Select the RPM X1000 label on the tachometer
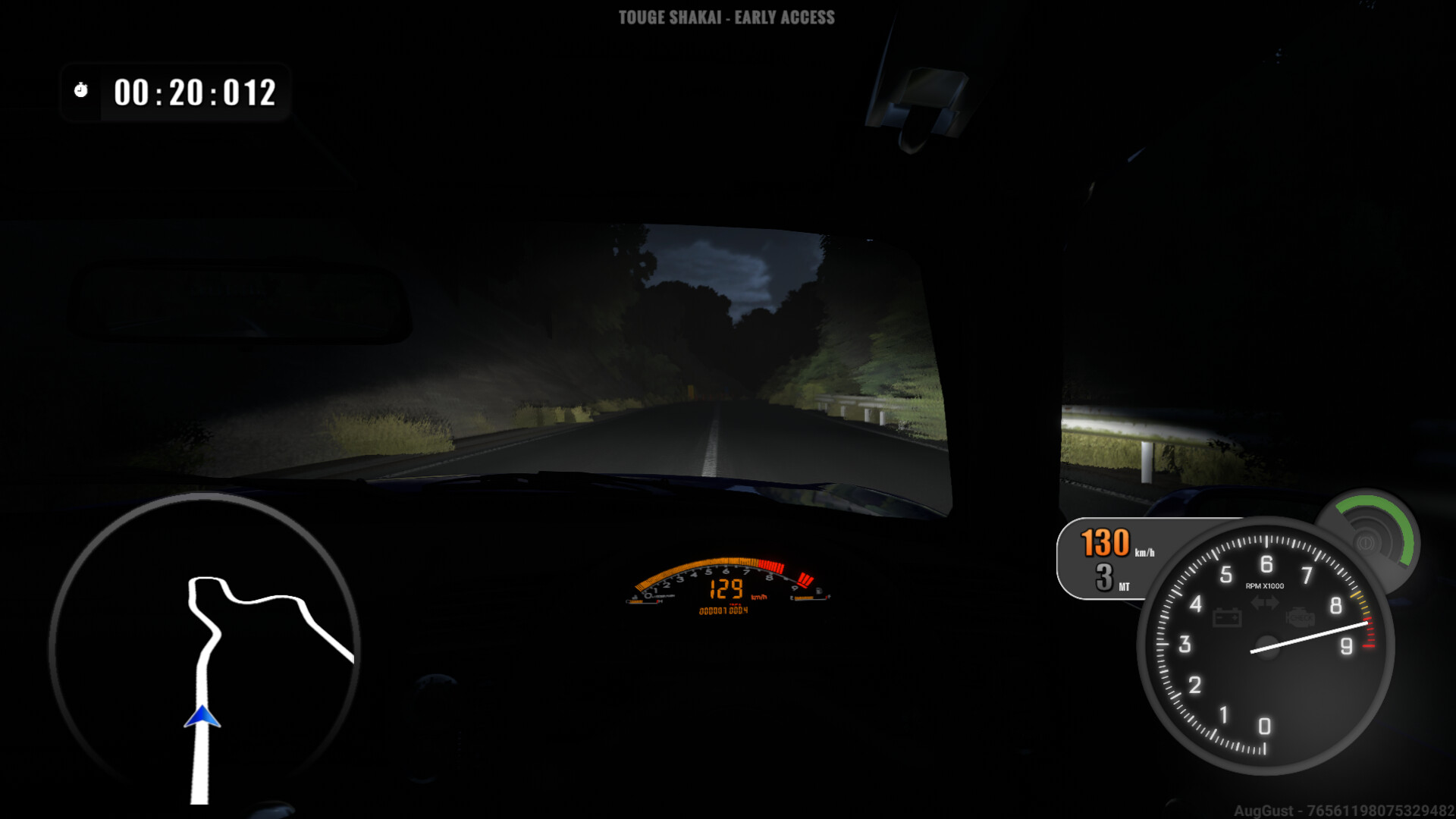1456x819 pixels. (x=1264, y=586)
